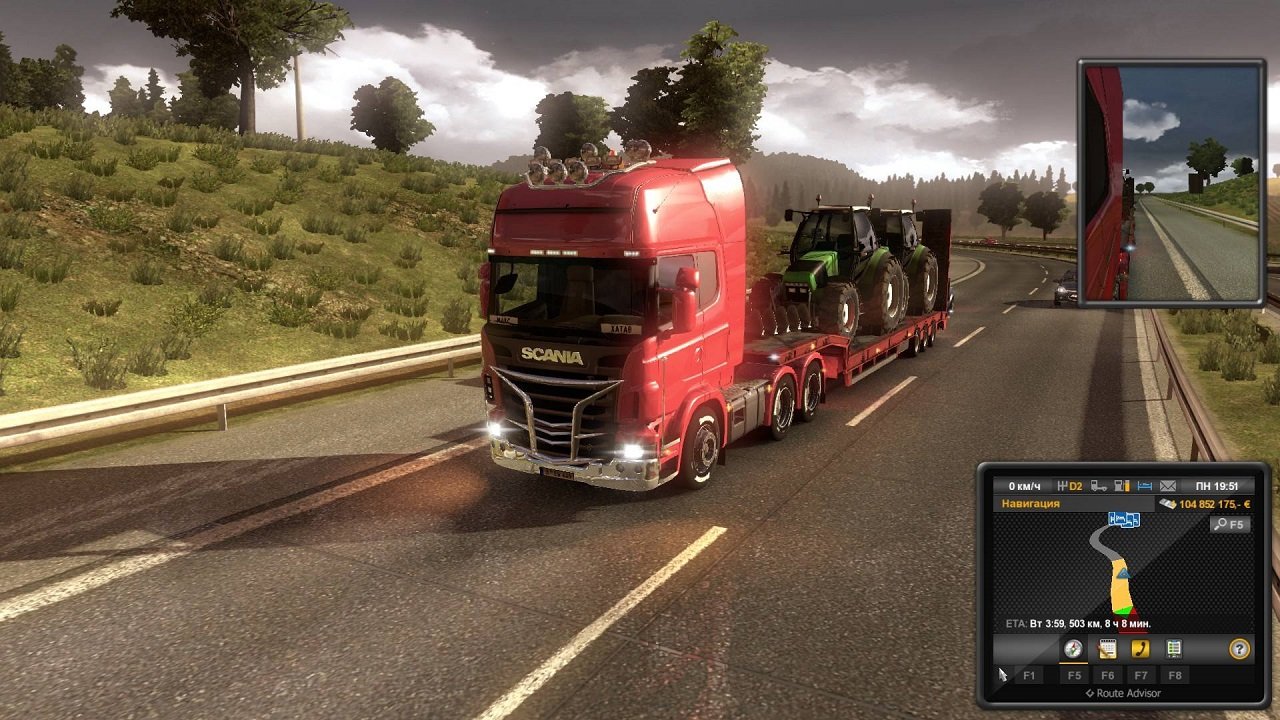Open the job information diary icon
Image resolution: width=1280 pixels, height=720 pixels.
pos(1105,648)
